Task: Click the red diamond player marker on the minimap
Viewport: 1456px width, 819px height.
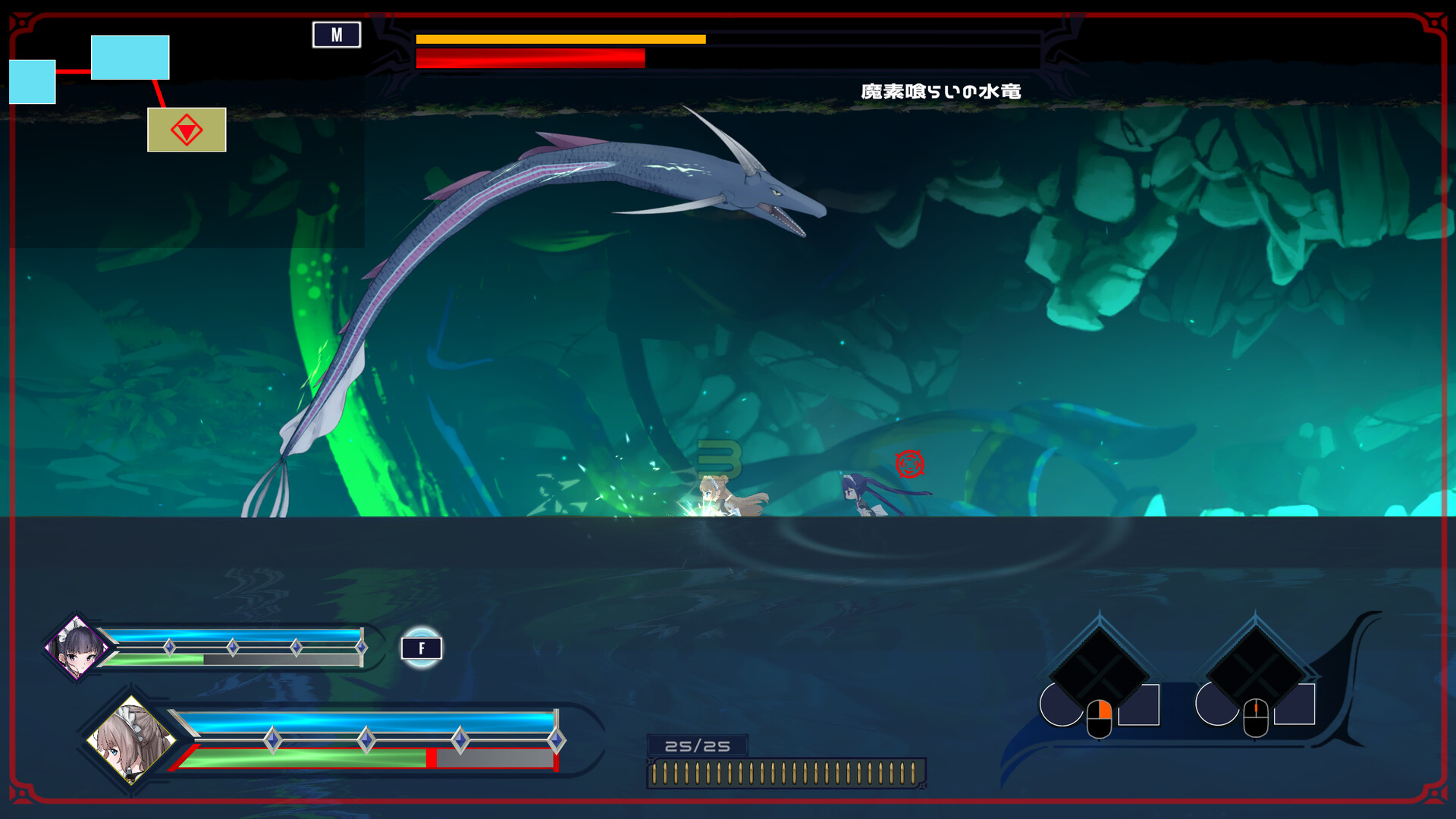Action: [186, 130]
